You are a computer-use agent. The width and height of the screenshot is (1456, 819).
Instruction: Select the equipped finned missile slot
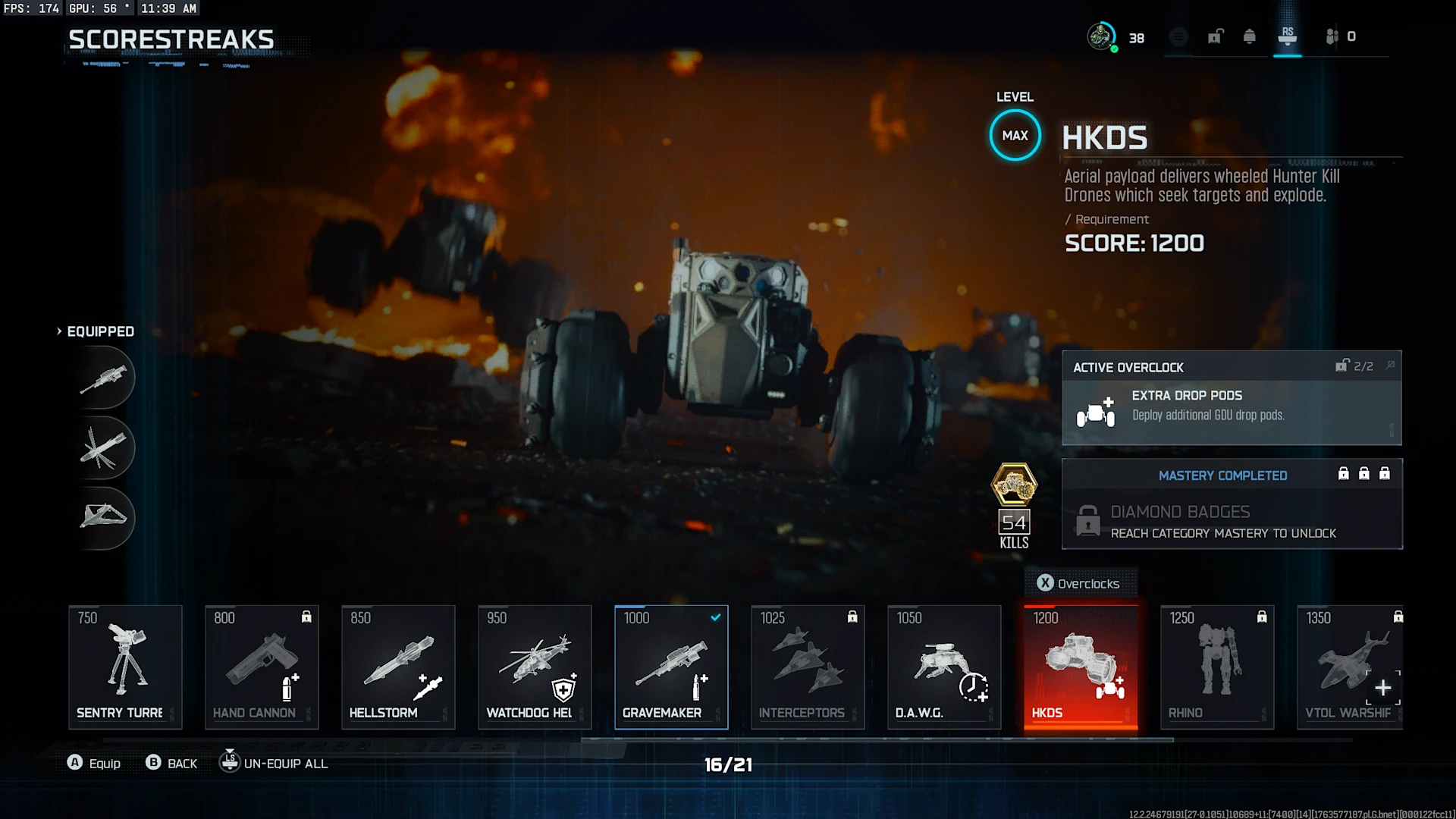[x=105, y=447]
